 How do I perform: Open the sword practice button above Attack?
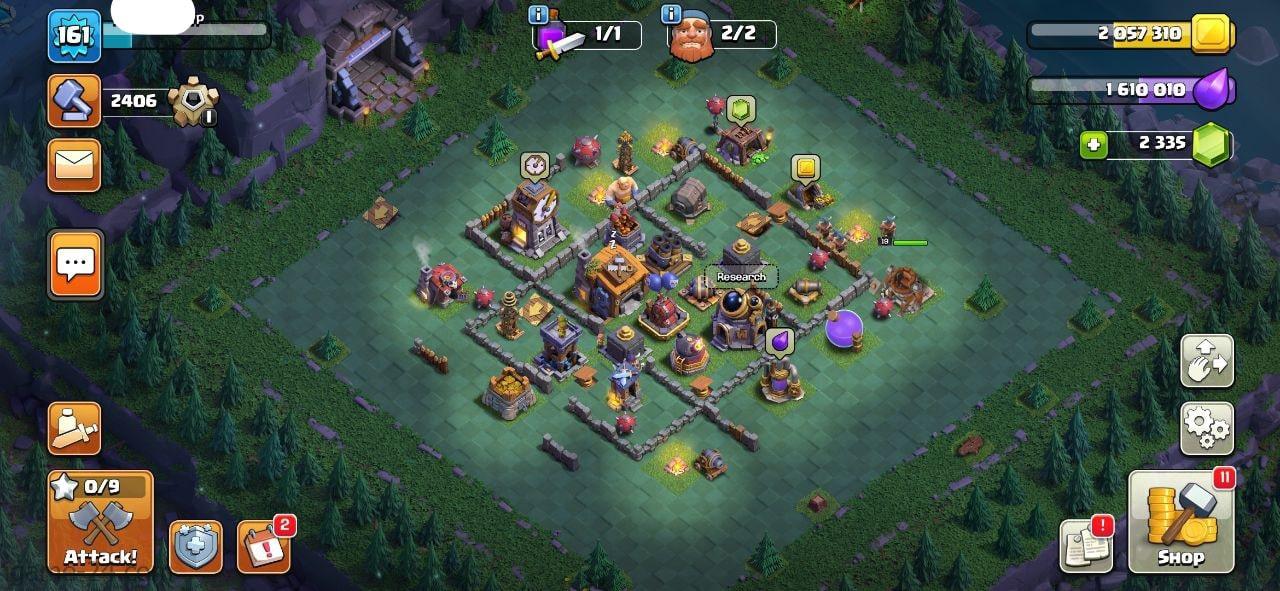tap(75, 429)
